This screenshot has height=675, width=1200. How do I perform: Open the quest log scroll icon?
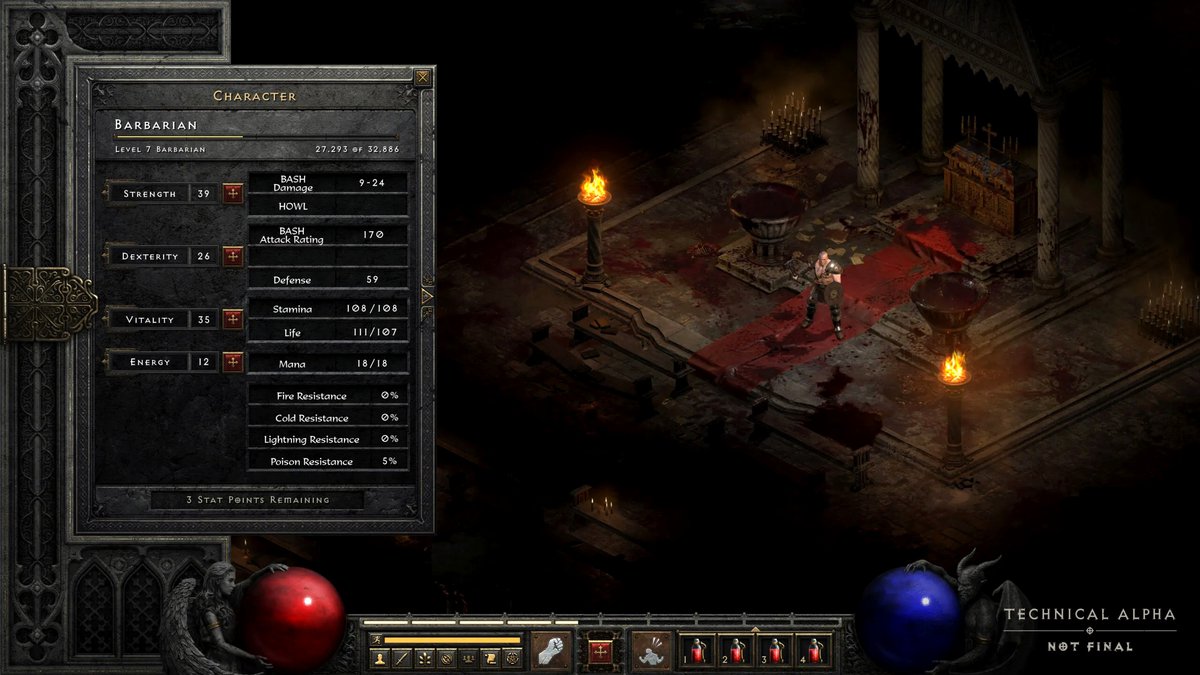(x=490, y=658)
